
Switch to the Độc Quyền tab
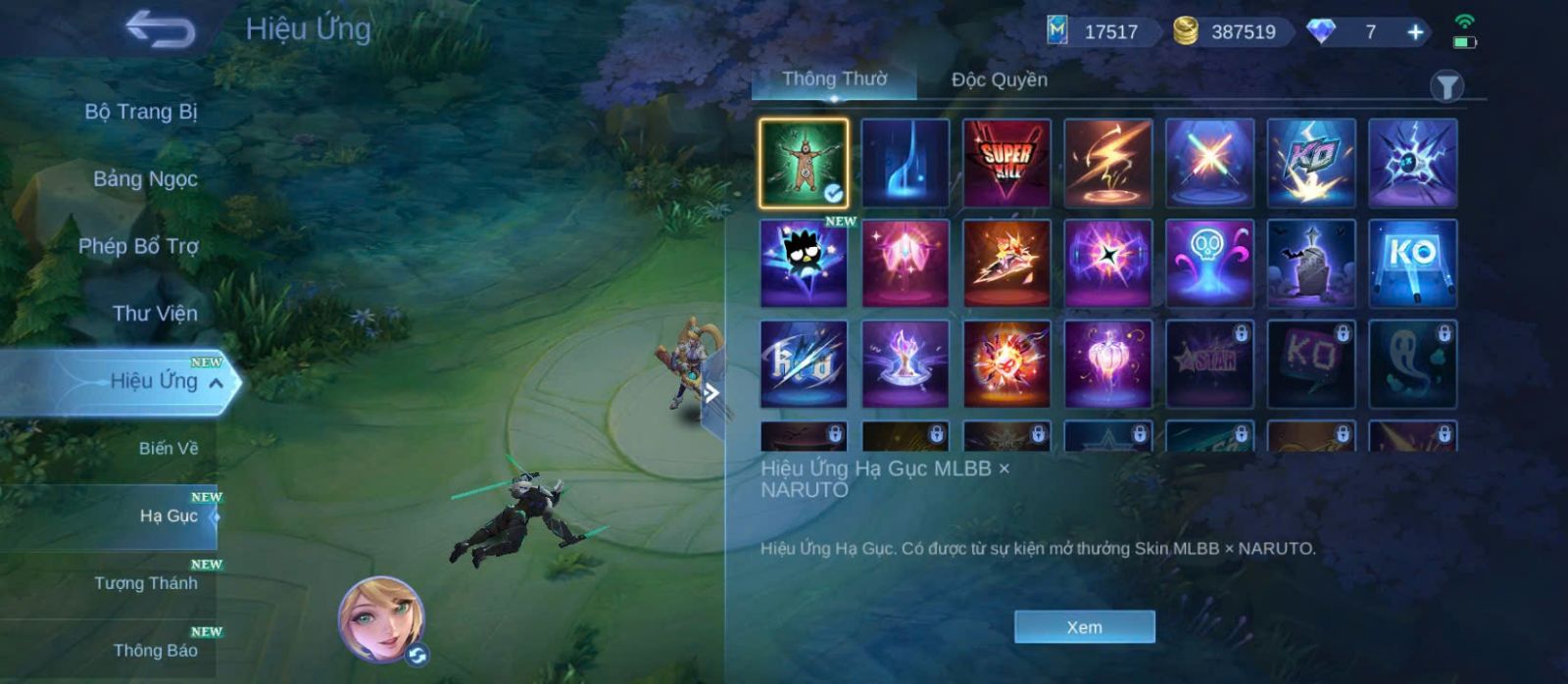point(999,80)
